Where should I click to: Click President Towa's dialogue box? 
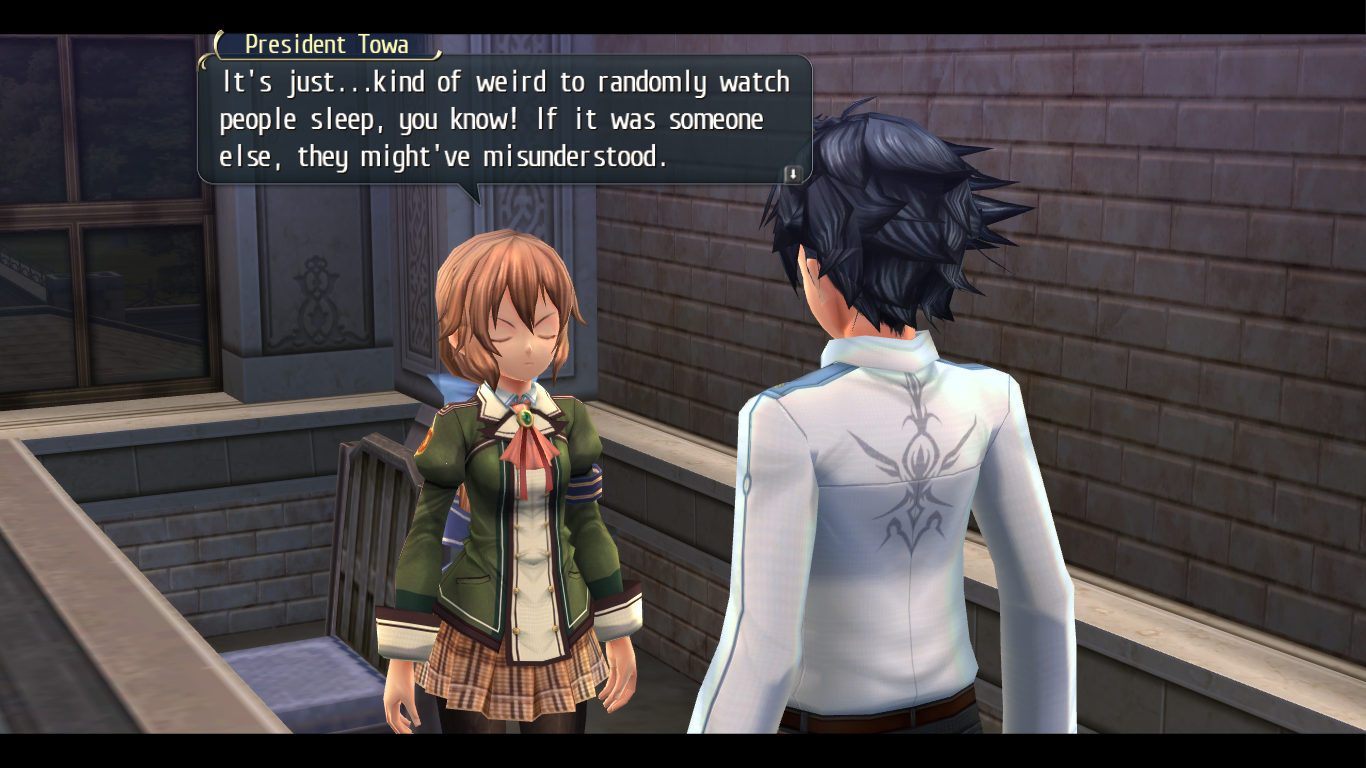coord(504,120)
